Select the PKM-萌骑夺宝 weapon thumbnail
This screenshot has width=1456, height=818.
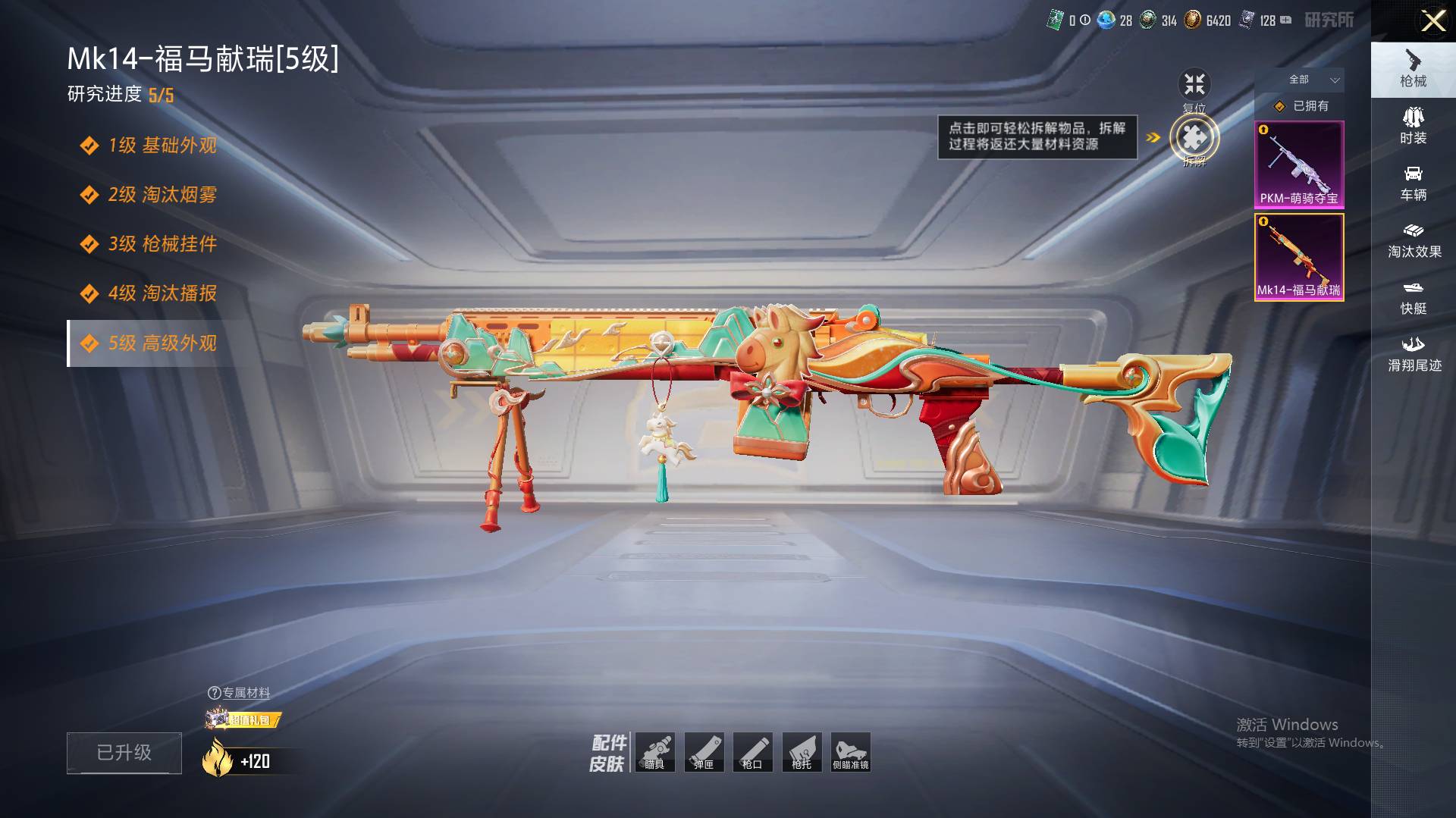pos(1299,165)
